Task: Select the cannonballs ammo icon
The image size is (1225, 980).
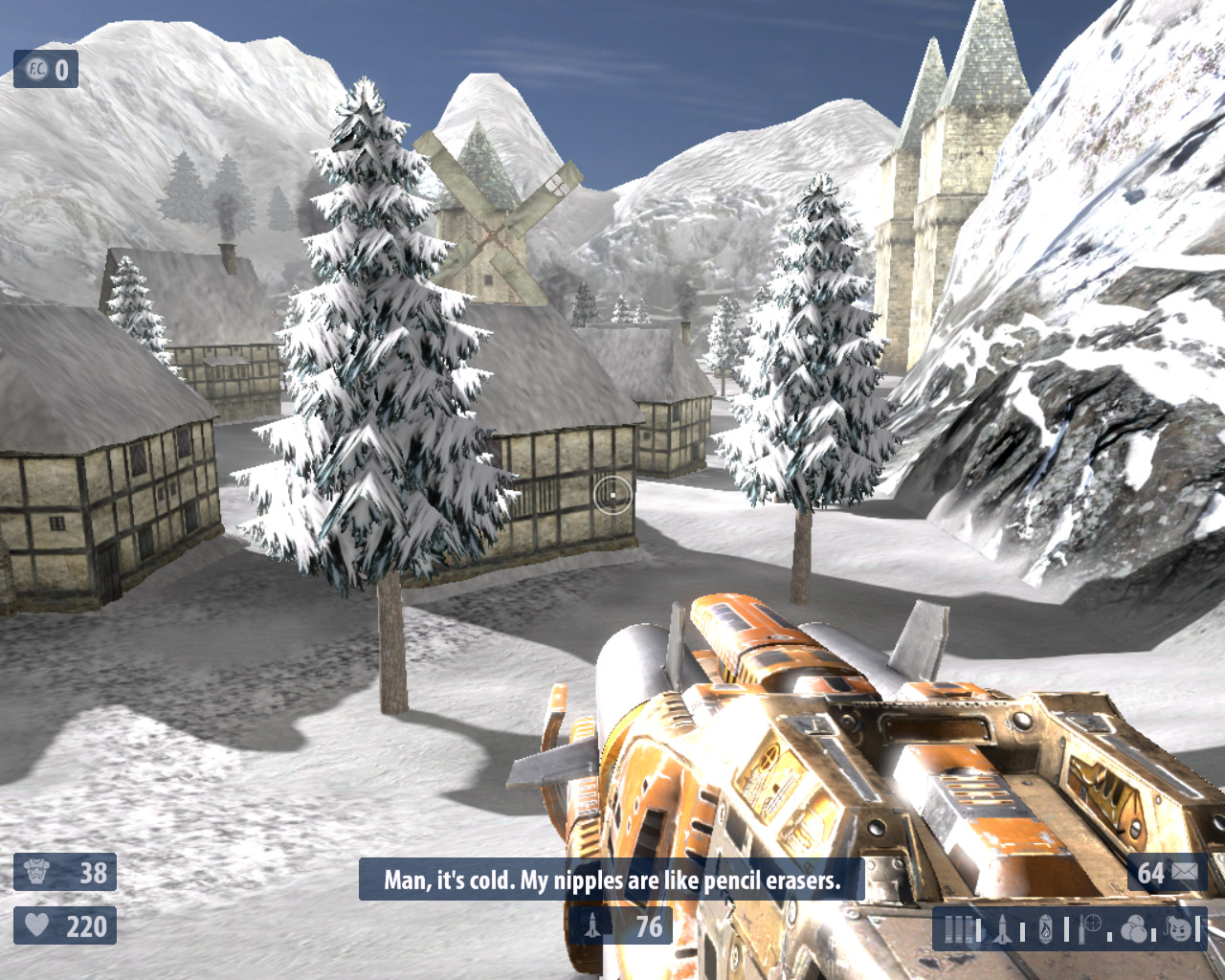Action: (x=1134, y=928)
